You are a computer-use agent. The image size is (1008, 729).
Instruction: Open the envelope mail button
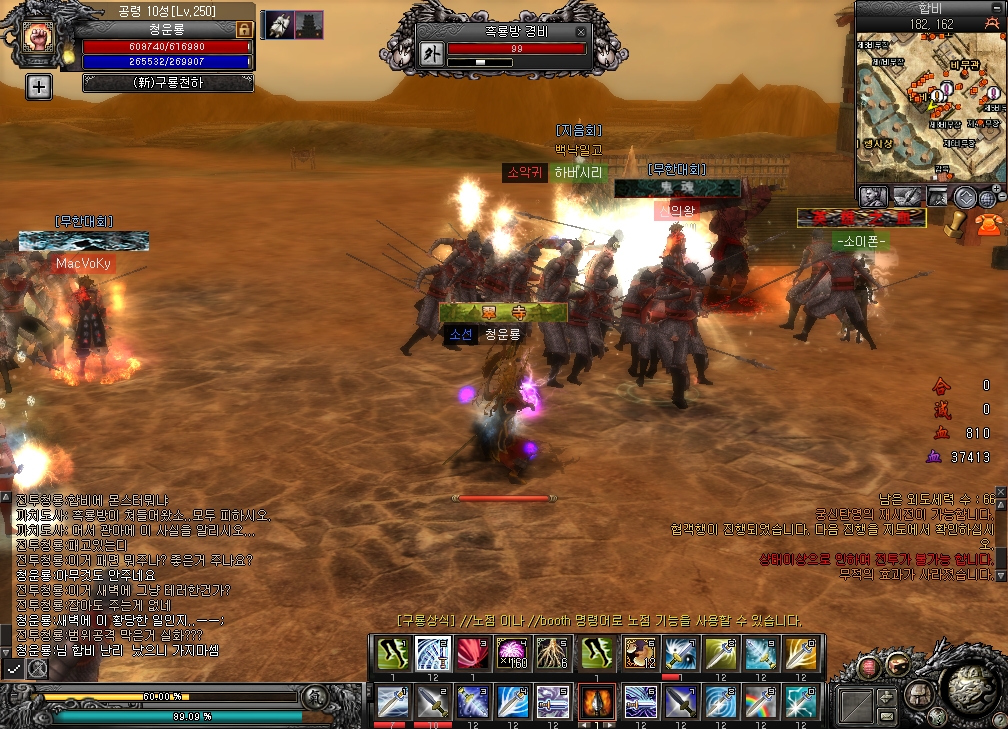pyautogui.click(x=886, y=716)
